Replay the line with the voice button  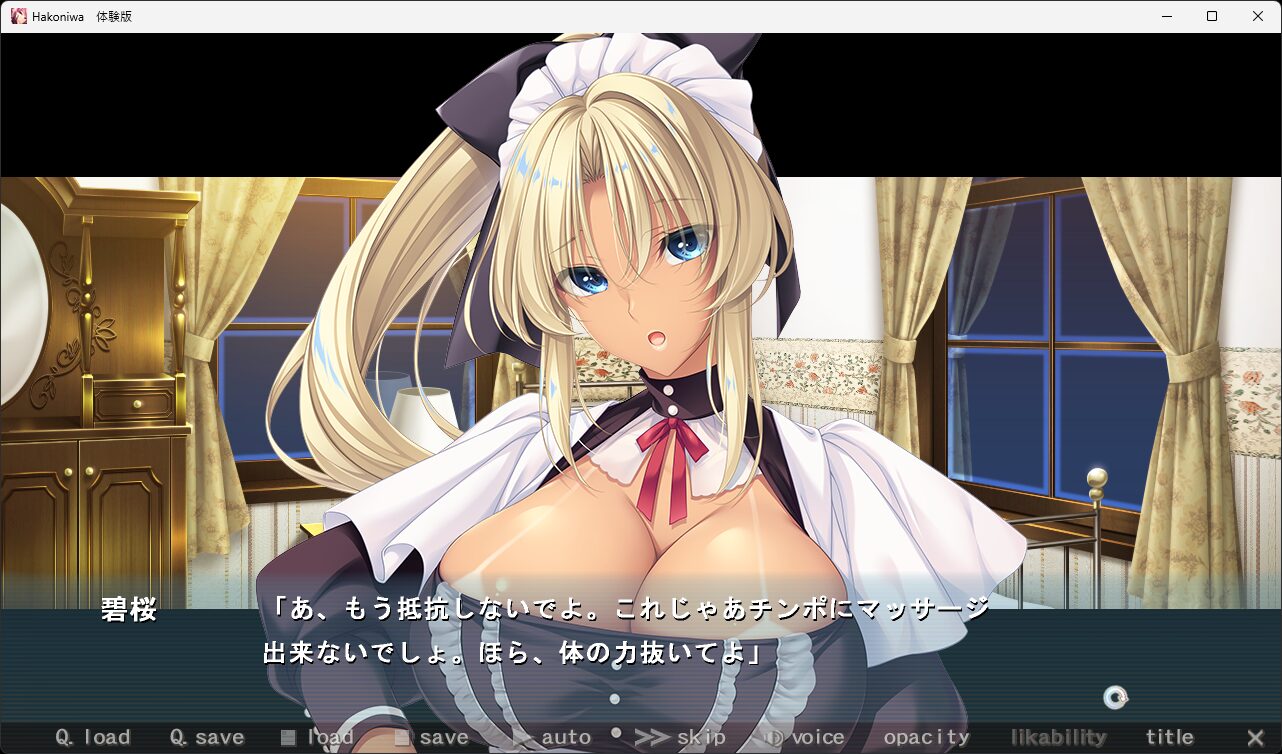coord(805,738)
